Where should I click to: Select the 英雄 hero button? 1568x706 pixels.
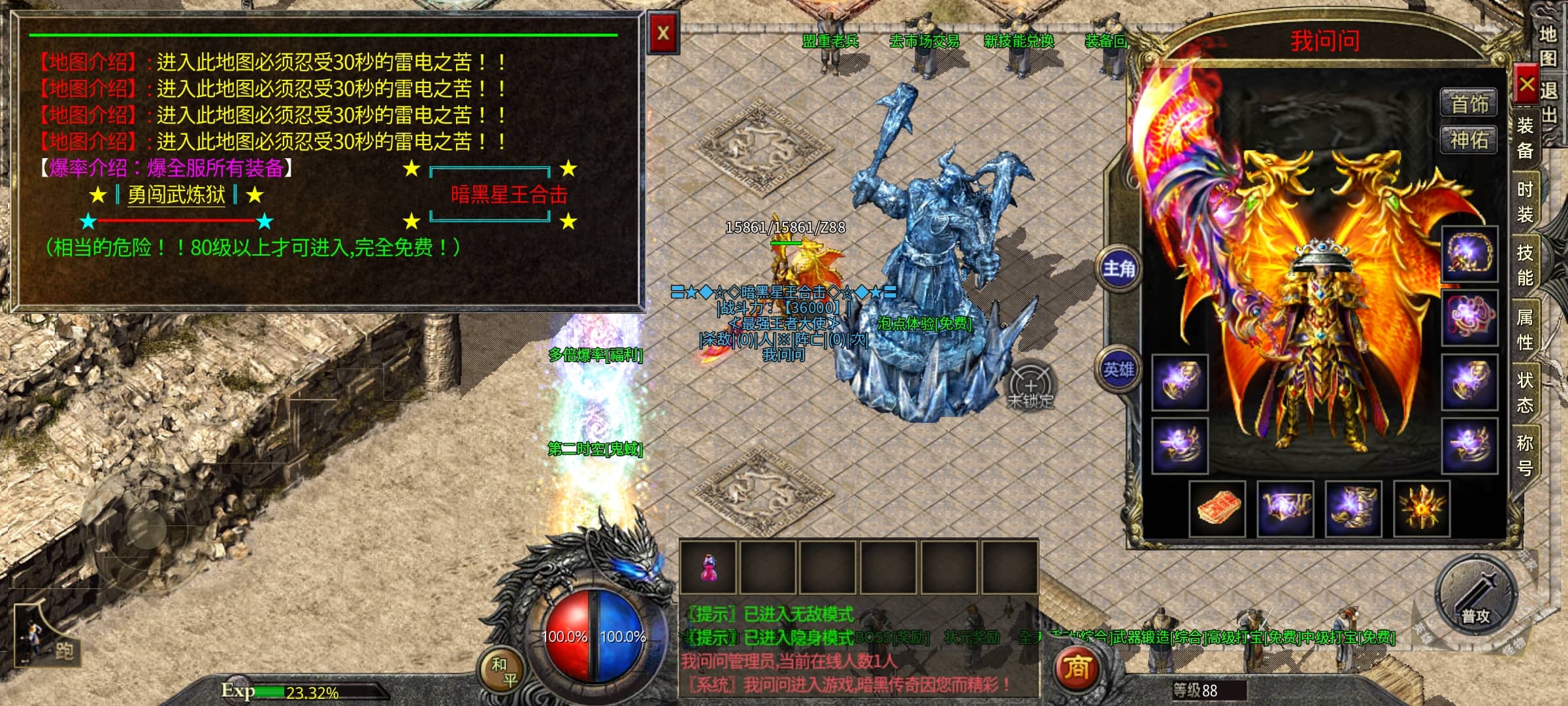click(x=1119, y=370)
